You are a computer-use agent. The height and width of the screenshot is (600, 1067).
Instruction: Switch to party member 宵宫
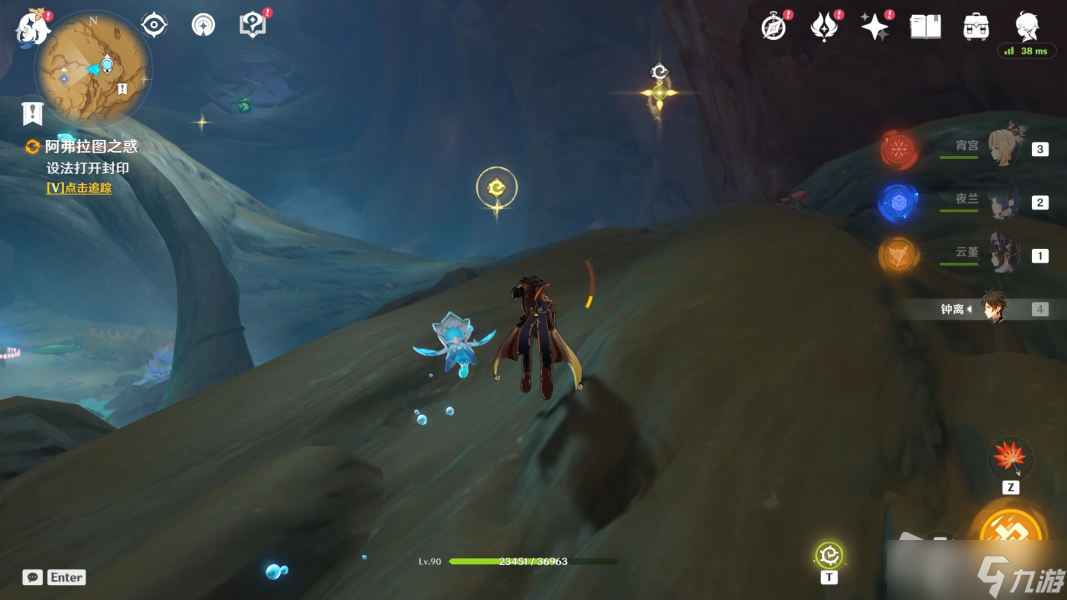click(x=1003, y=148)
